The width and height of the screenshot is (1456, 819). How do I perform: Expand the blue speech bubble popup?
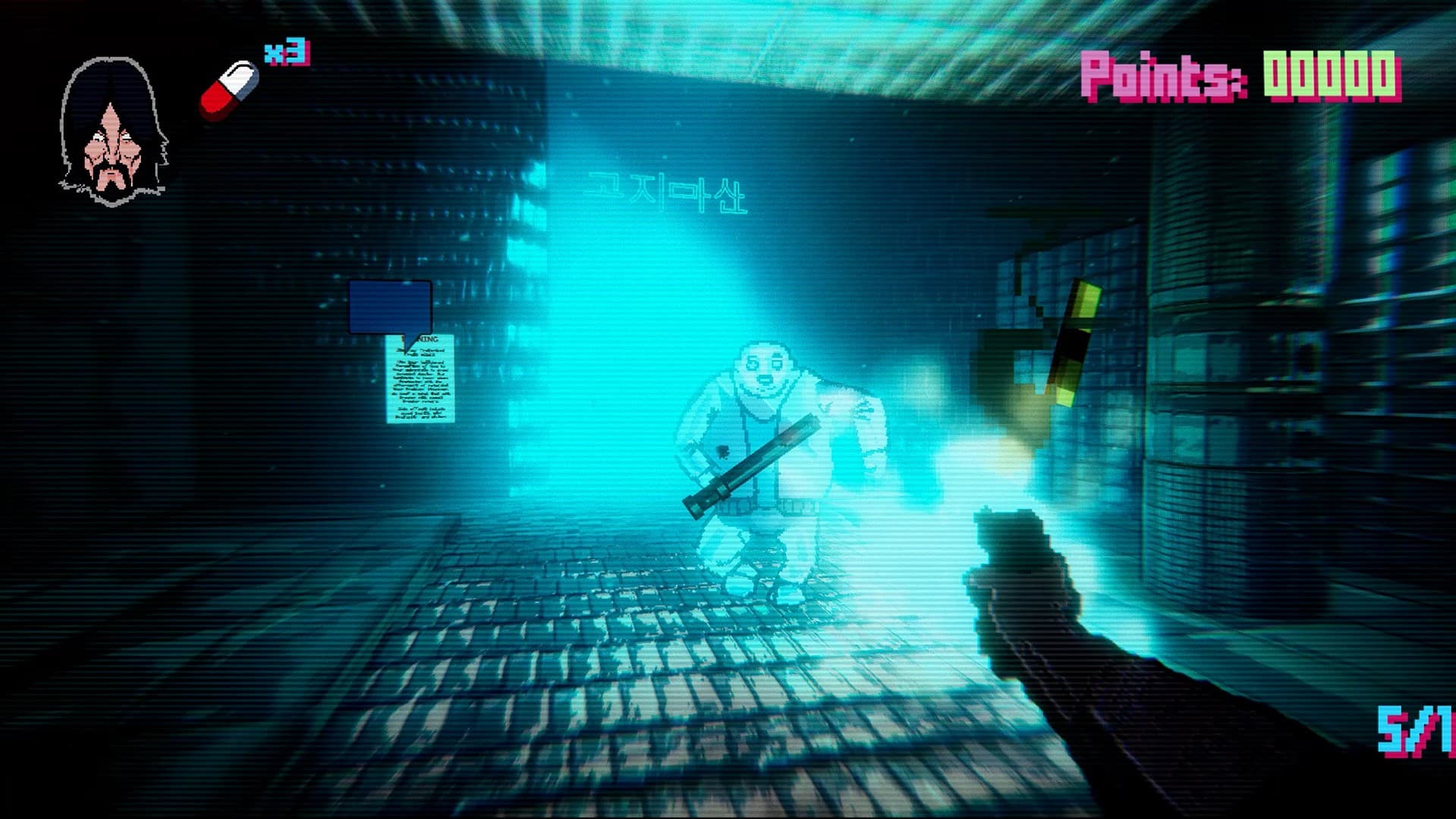click(390, 307)
